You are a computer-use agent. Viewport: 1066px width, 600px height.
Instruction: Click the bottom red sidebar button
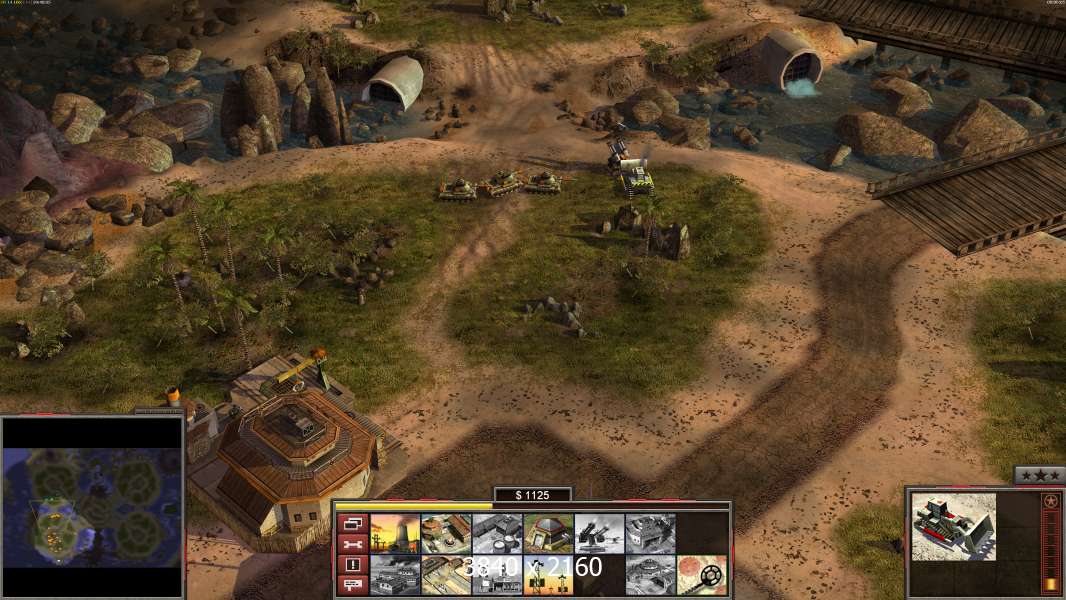click(x=352, y=585)
